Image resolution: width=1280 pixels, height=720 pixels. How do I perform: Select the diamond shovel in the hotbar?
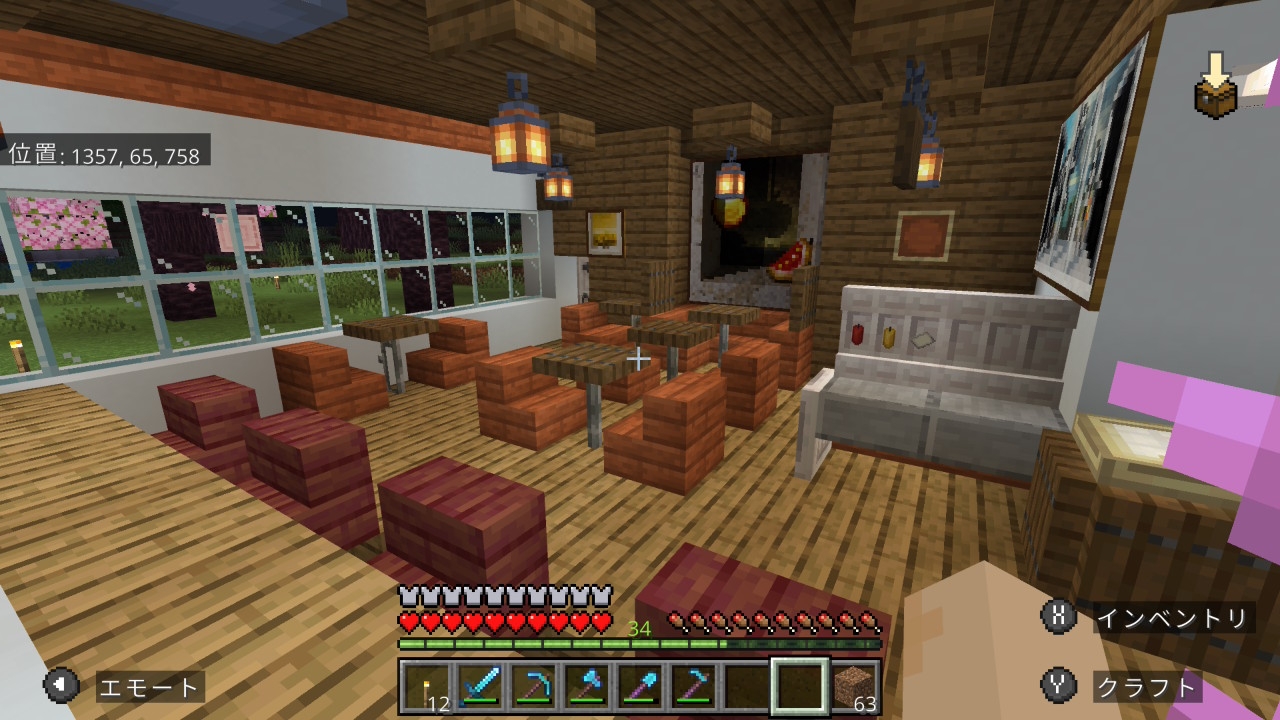click(x=638, y=687)
